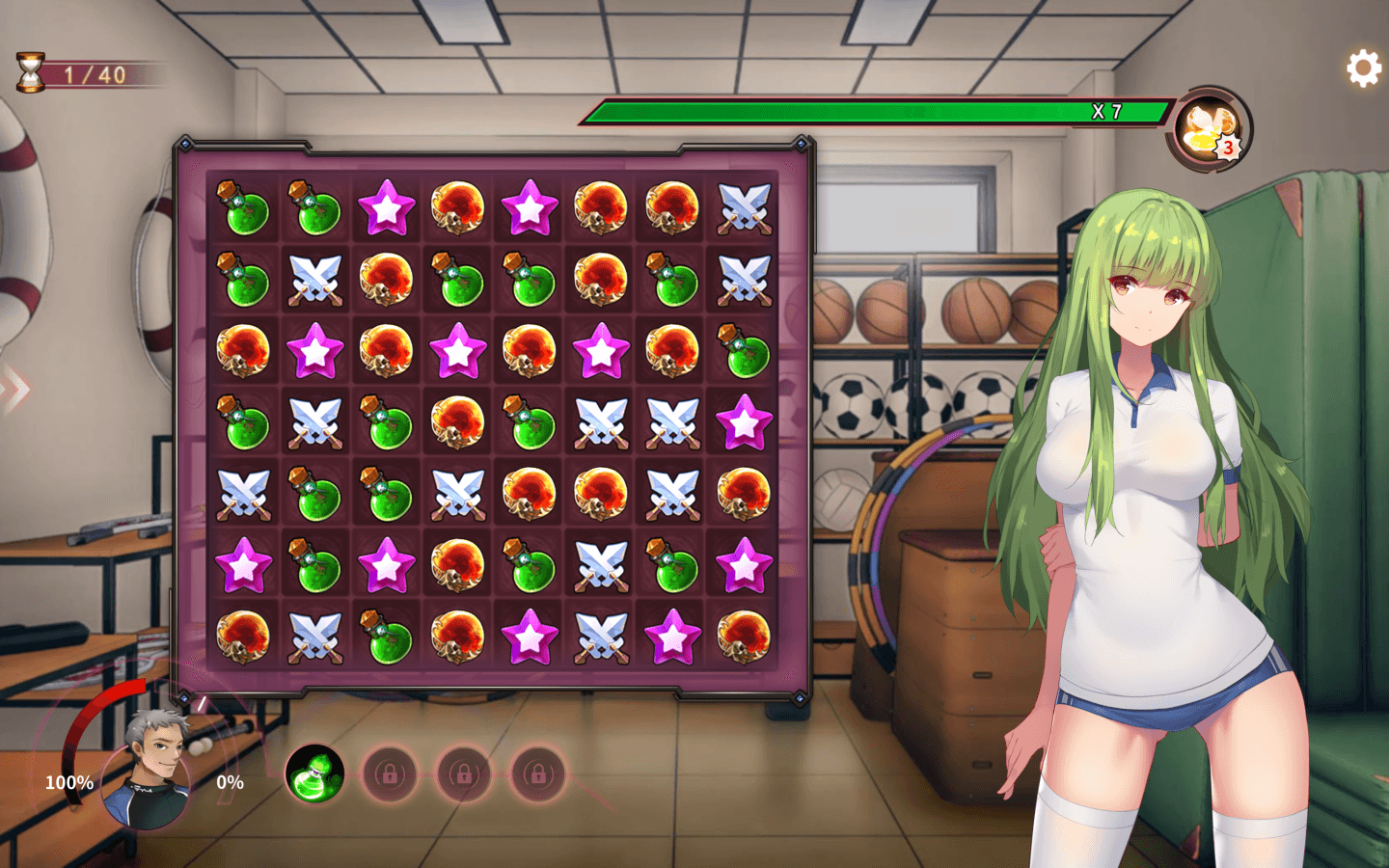Open the settings gear menu
The image size is (1389, 868).
click(1363, 68)
